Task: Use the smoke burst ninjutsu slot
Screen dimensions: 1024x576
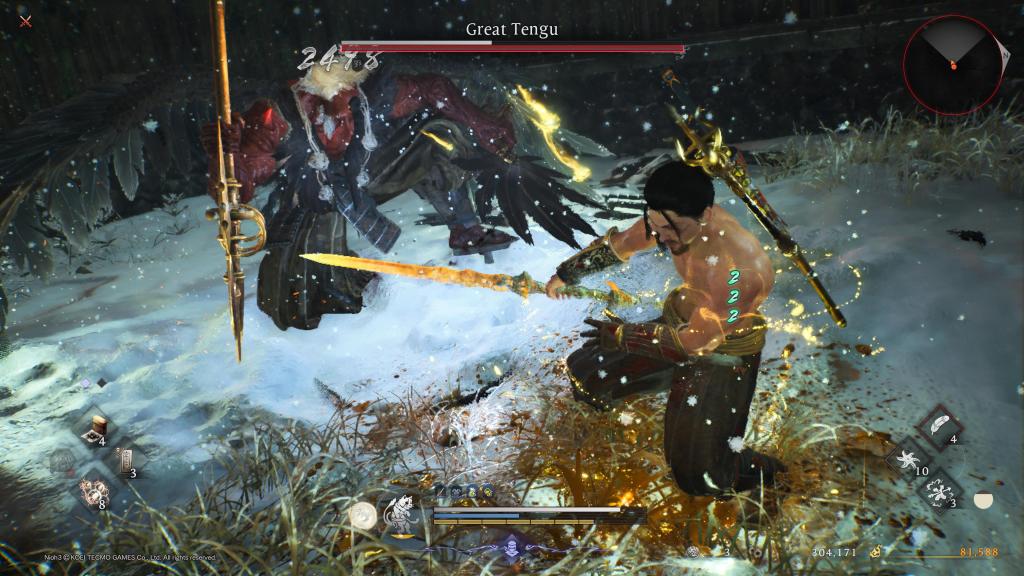Action: pyautogui.click(x=939, y=494)
